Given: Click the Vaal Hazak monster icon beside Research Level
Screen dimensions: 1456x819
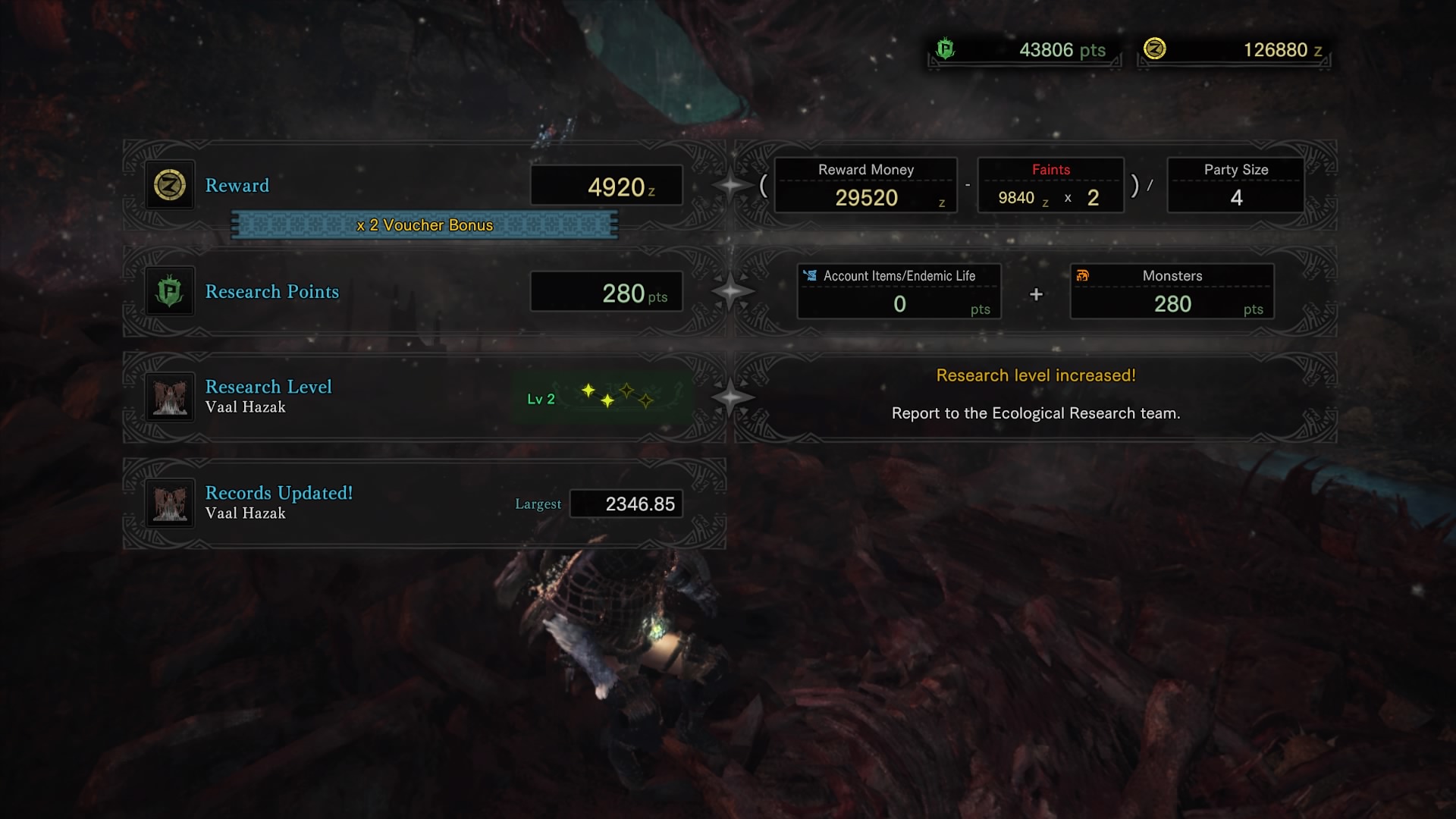Looking at the screenshot, I should (x=169, y=395).
